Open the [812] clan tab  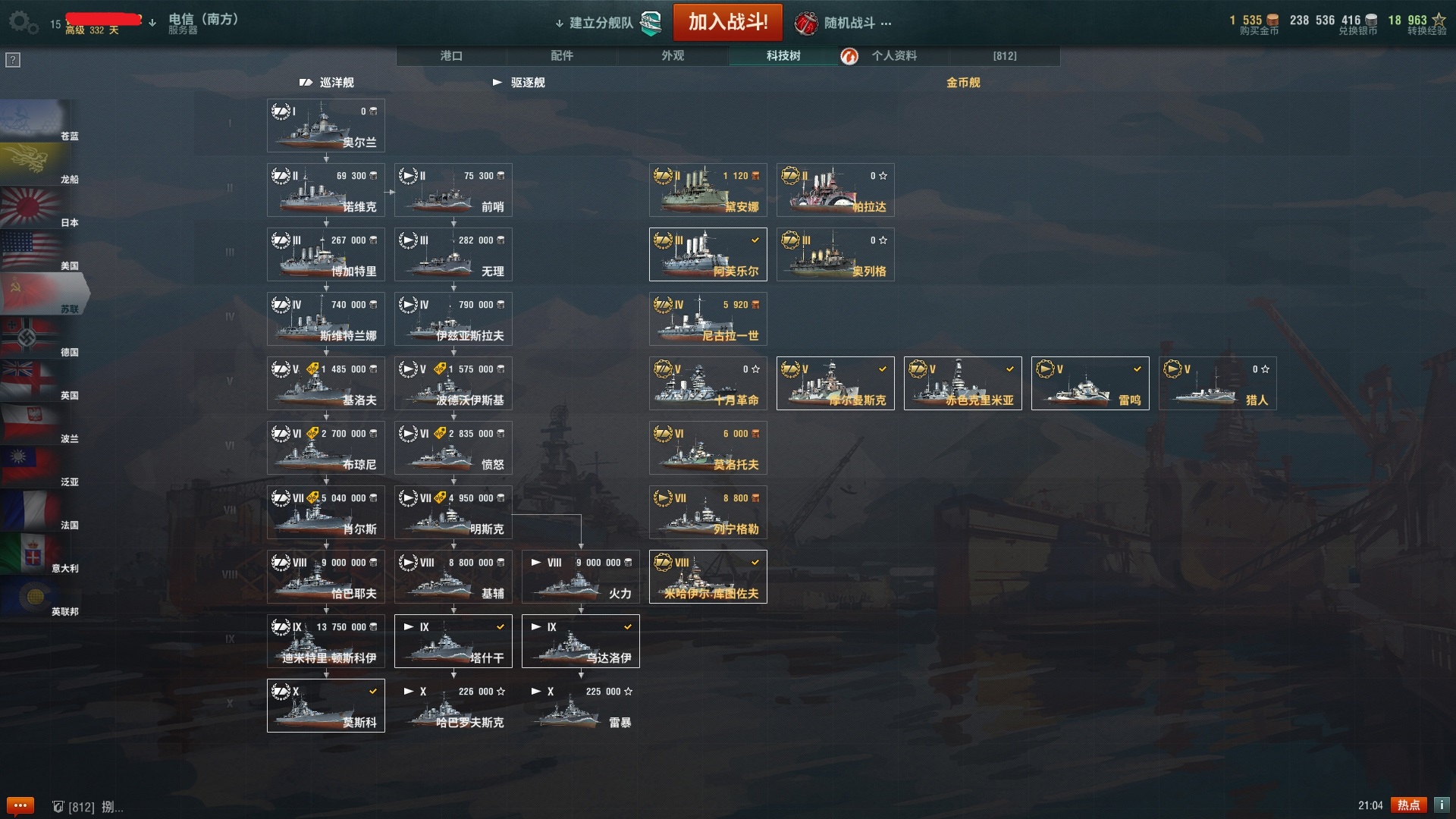(1005, 56)
